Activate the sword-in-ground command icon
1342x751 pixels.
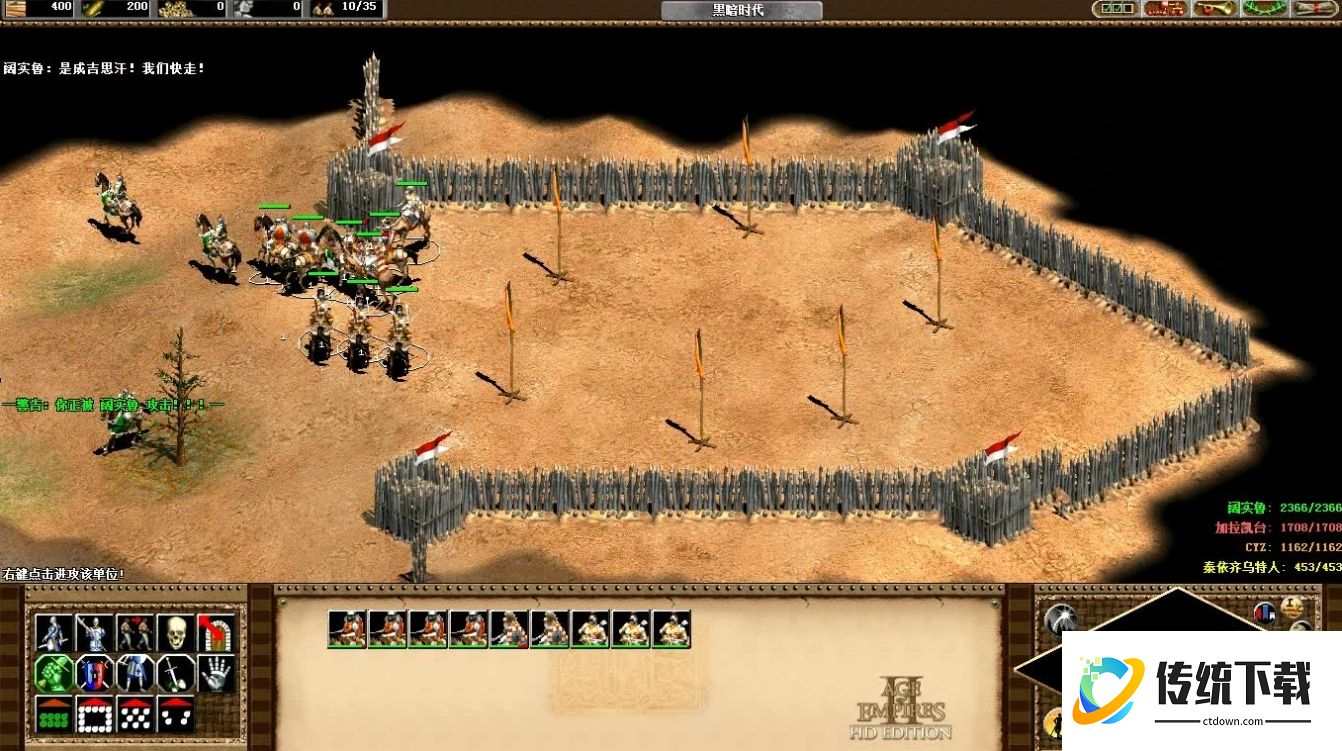(176, 673)
